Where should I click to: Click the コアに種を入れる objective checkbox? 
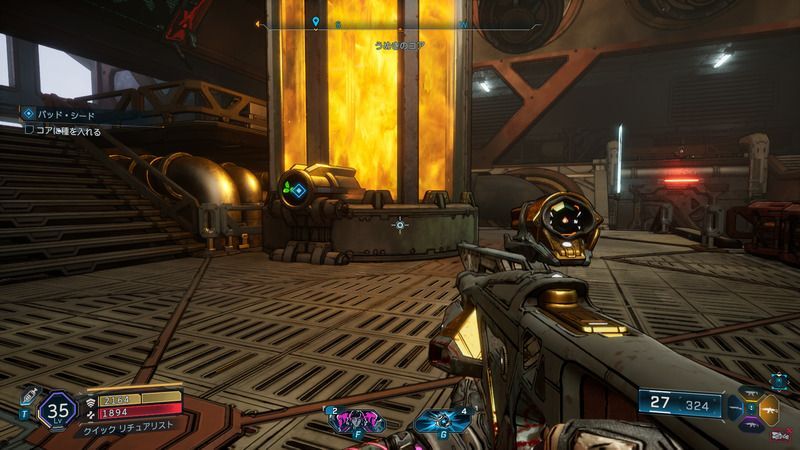pyautogui.click(x=29, y=129)
